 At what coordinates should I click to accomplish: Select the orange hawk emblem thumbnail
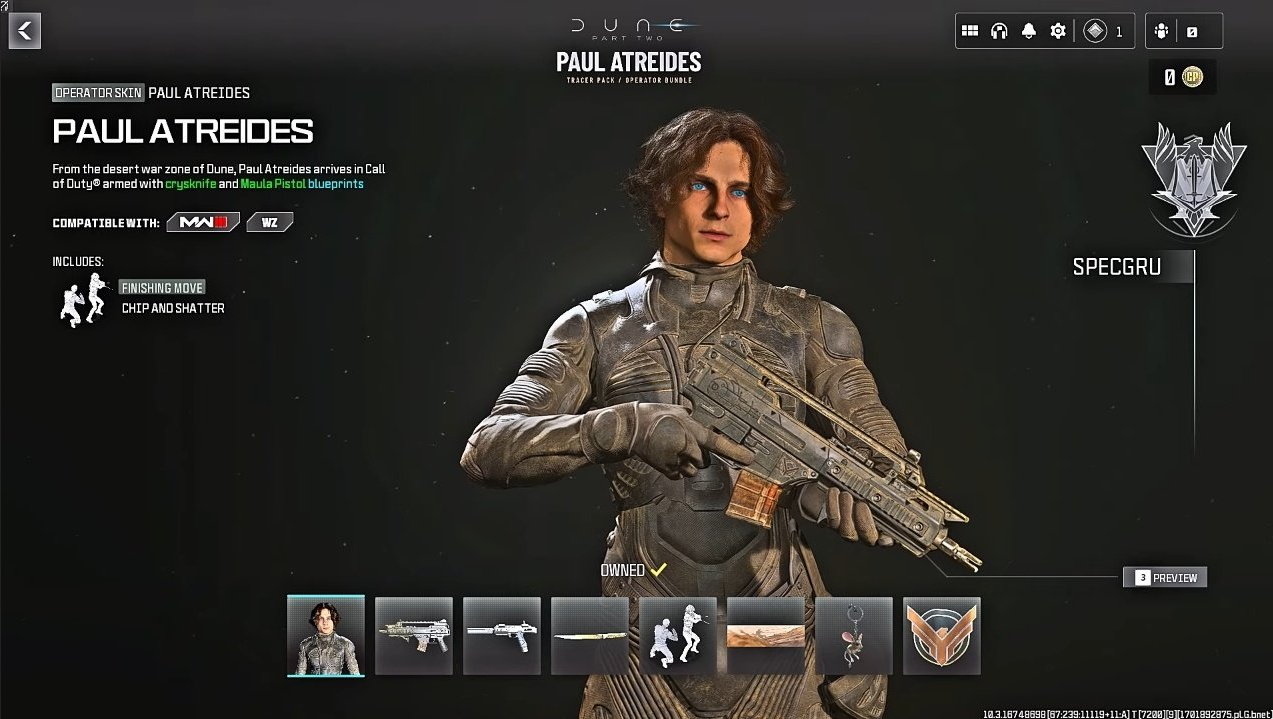click(x=942, y=636)
